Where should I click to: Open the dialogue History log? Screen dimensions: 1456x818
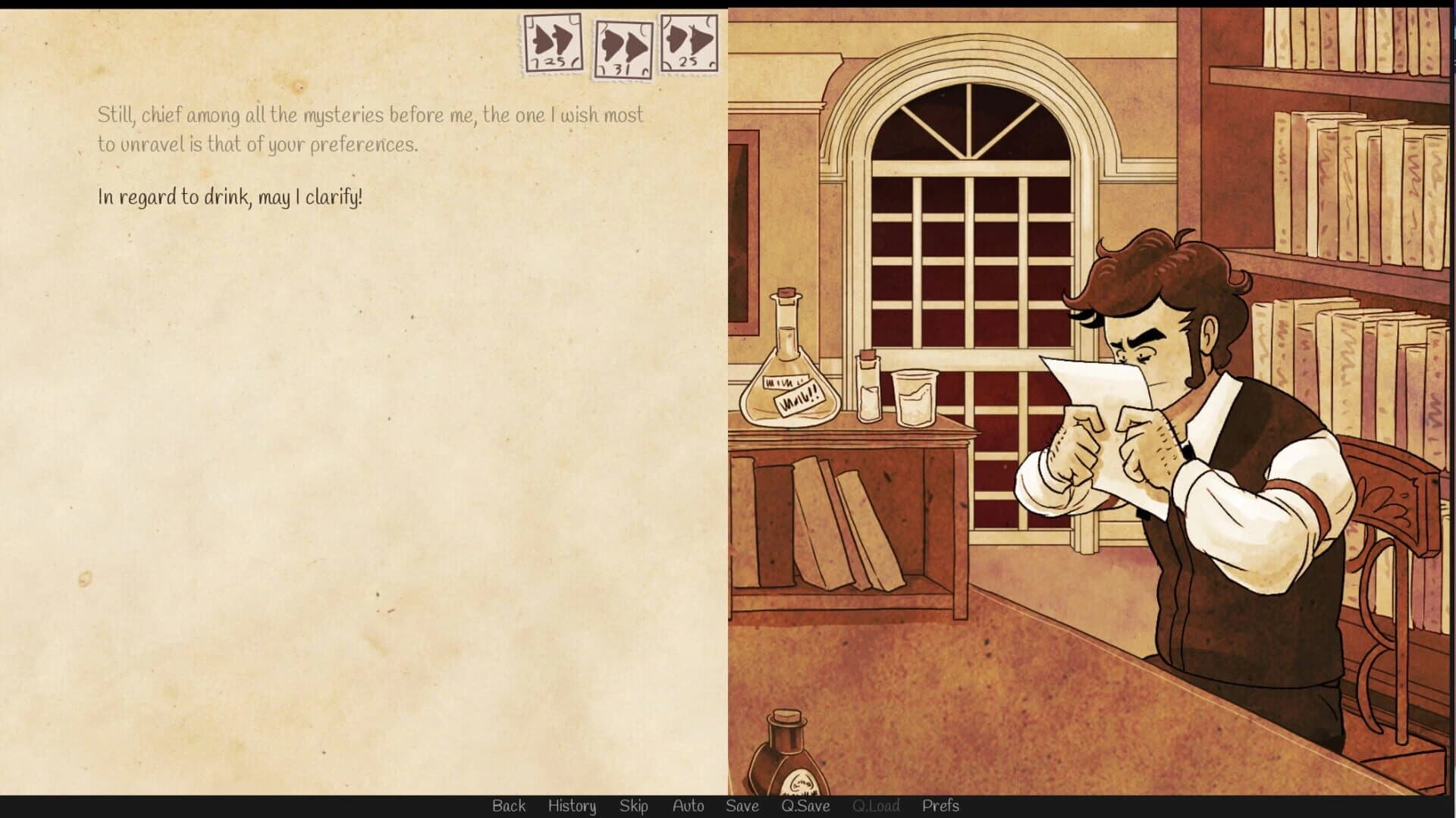572,806
